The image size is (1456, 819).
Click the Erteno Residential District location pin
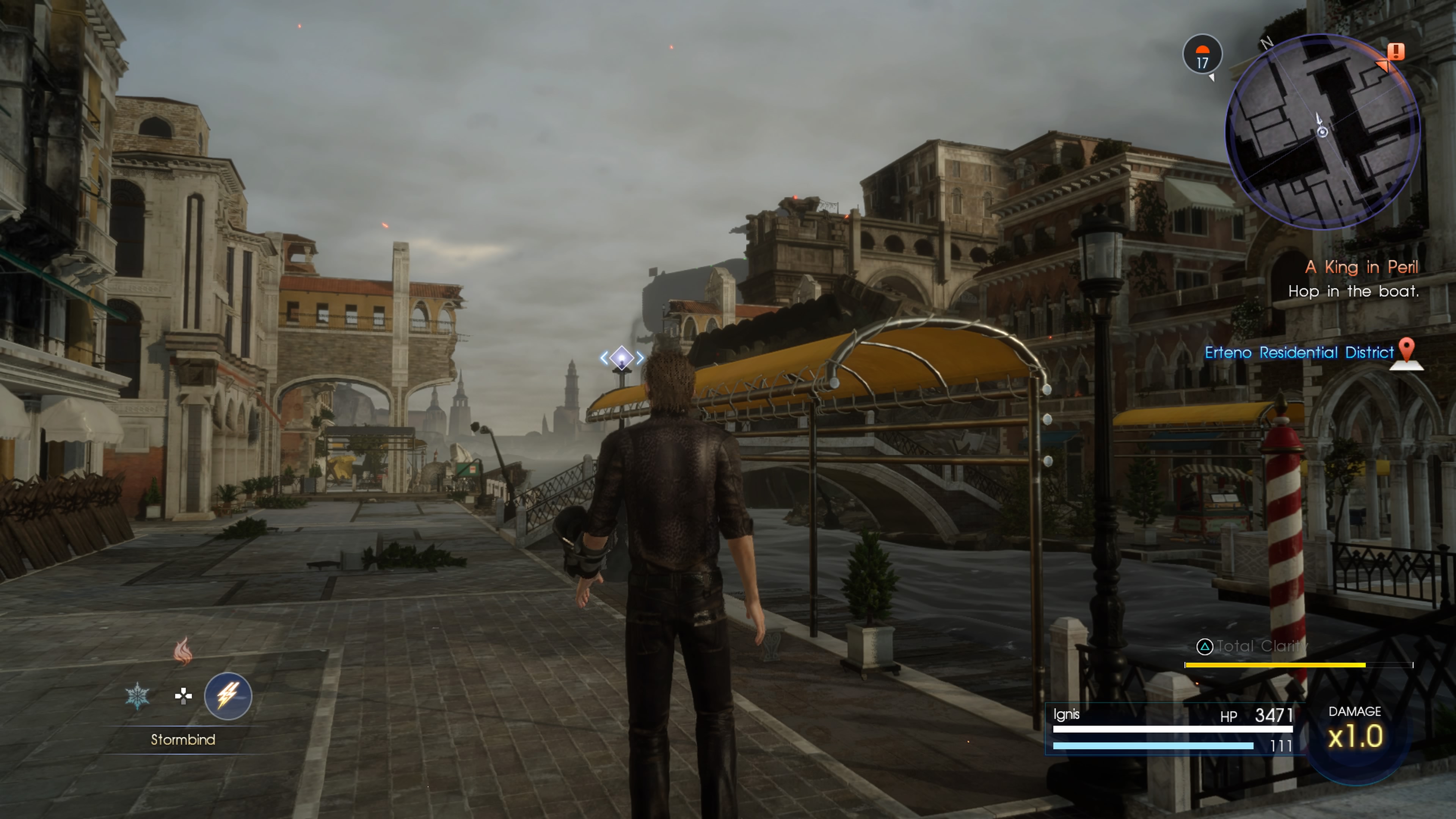[x=1407, y=353]
